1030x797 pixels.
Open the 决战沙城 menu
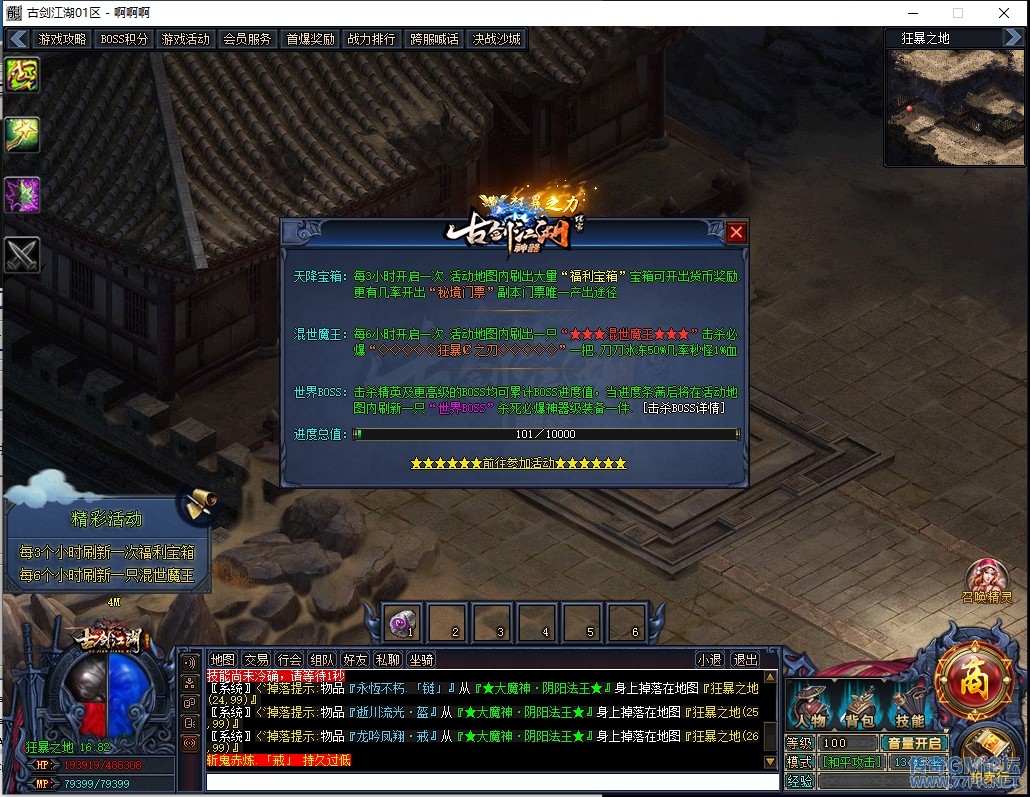pyautogui.click(x=496, y=39)
